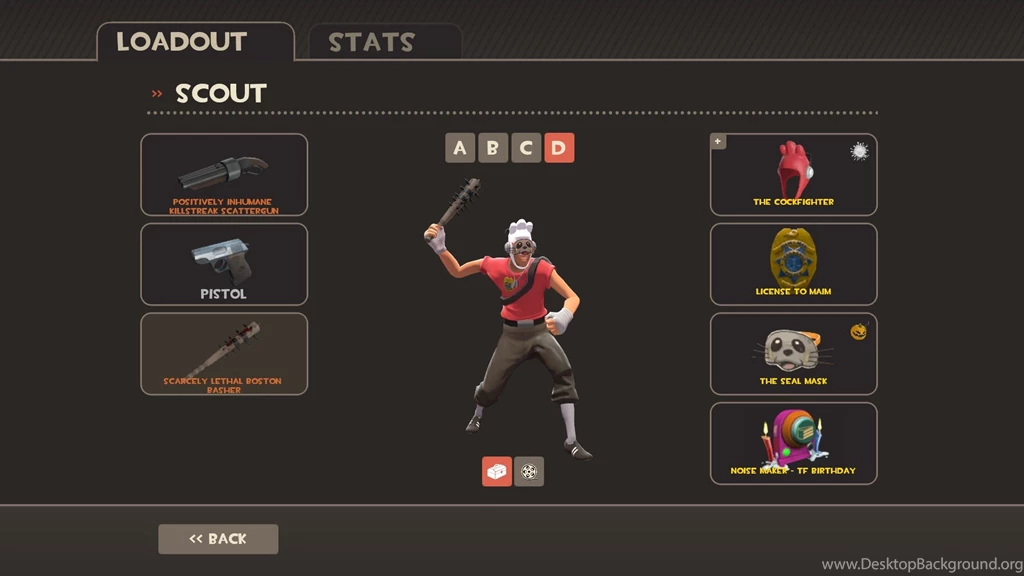
Task: Switch to the Loadout tab
Action: click(195, 42)
